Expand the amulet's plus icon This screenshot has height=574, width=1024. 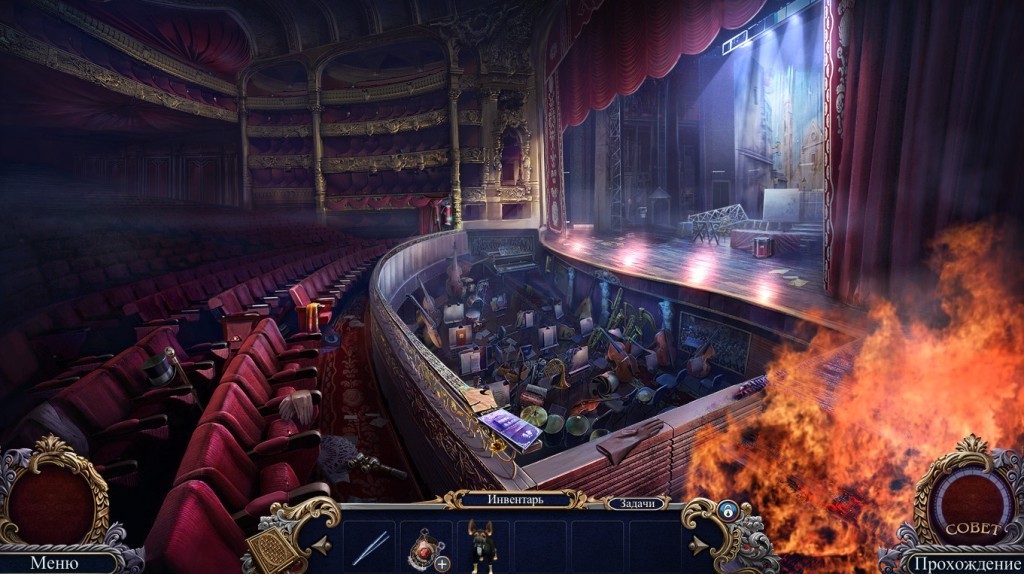pos(442,564)
